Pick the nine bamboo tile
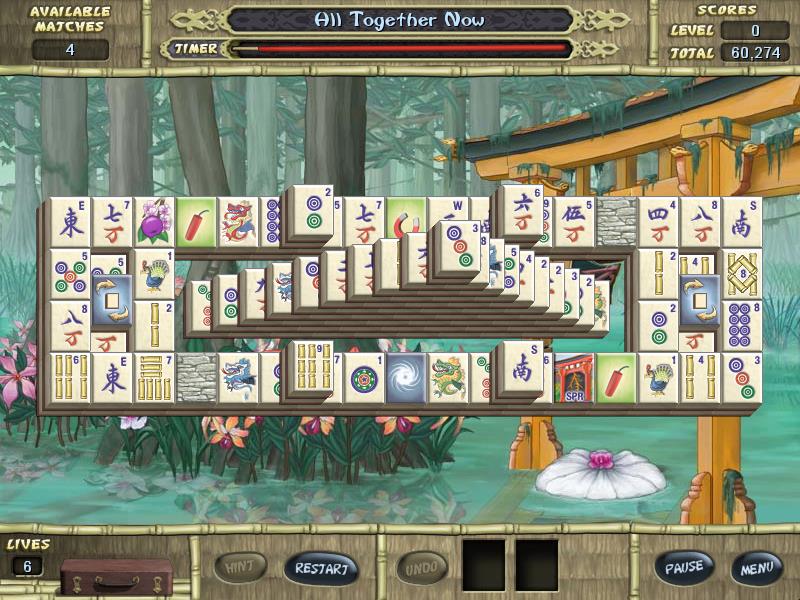Image resolution: width=800 pixels, height=600 pixels. point(311,365)
